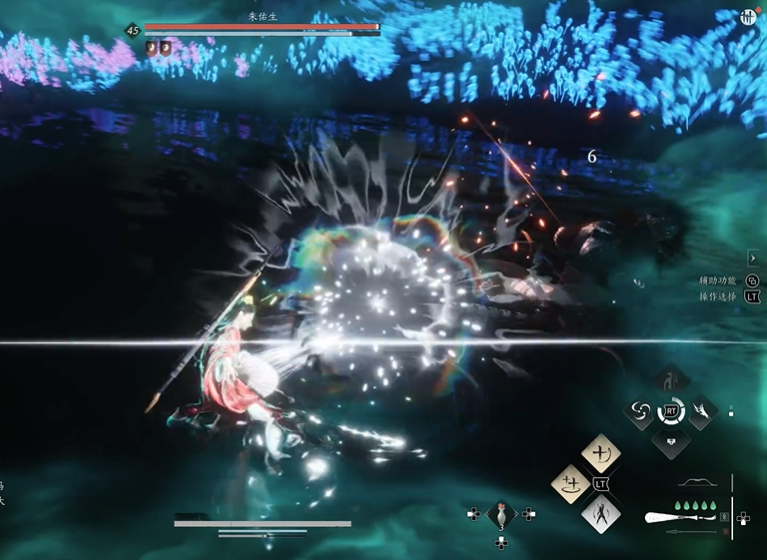Inspect the second boss status effect banner
767x560 pixels.
tap(166, 47)
